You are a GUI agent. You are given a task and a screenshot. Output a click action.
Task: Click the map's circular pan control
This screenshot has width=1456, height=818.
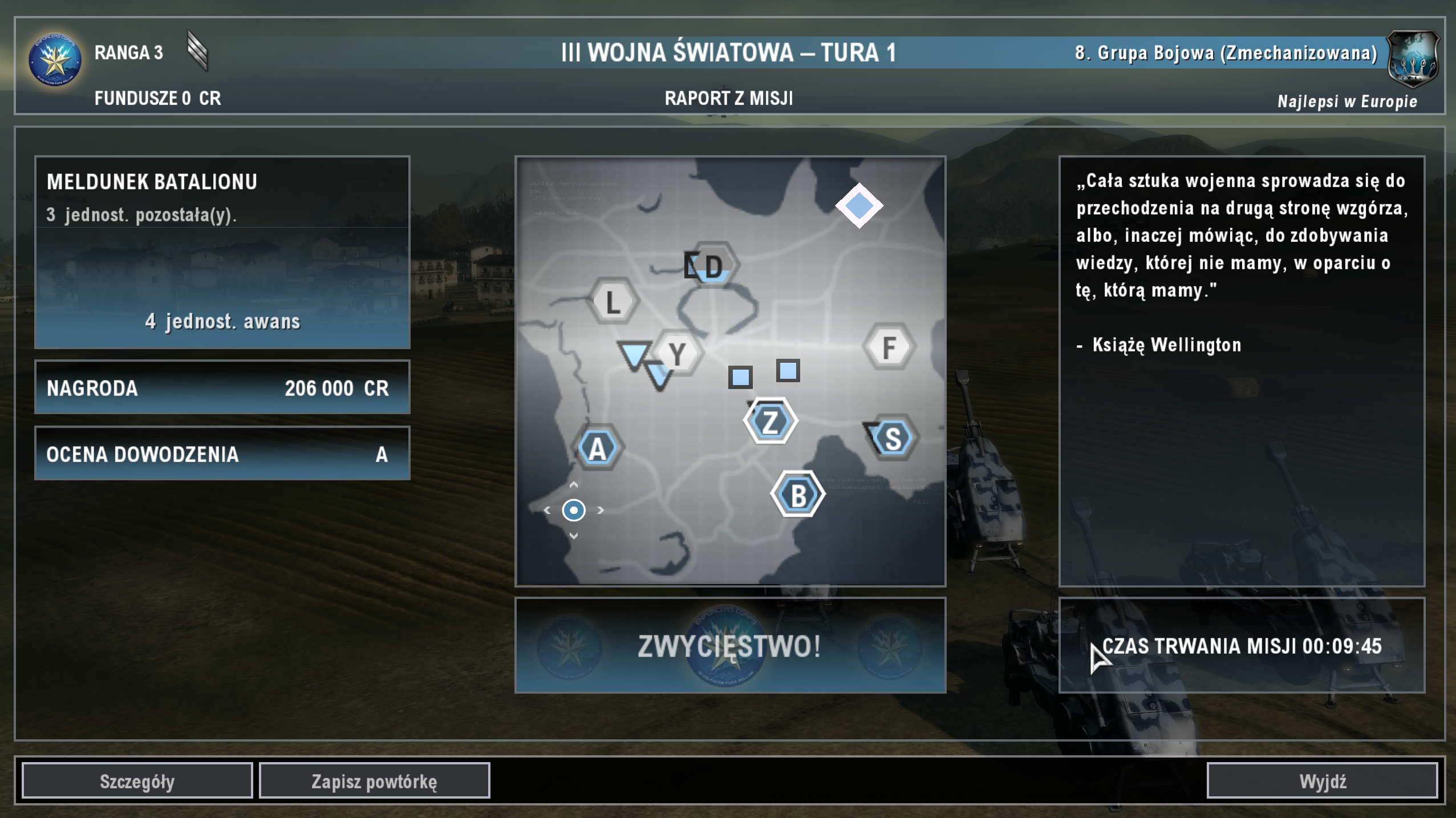[574, 510]
